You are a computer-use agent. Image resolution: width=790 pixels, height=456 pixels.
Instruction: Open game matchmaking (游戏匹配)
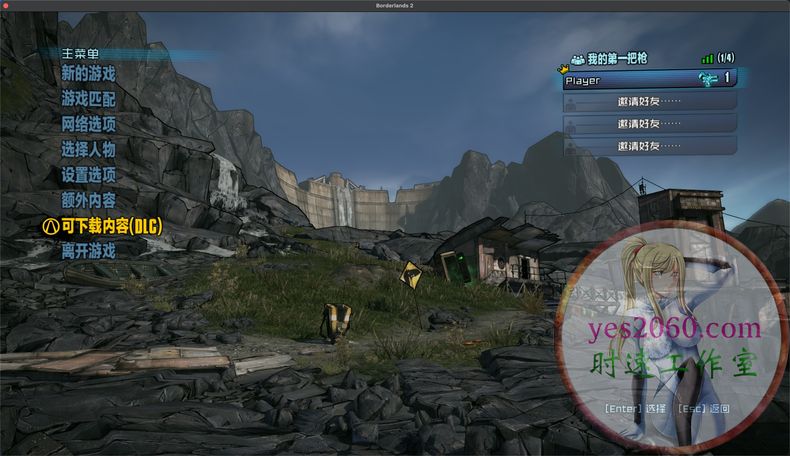(88, 99)
